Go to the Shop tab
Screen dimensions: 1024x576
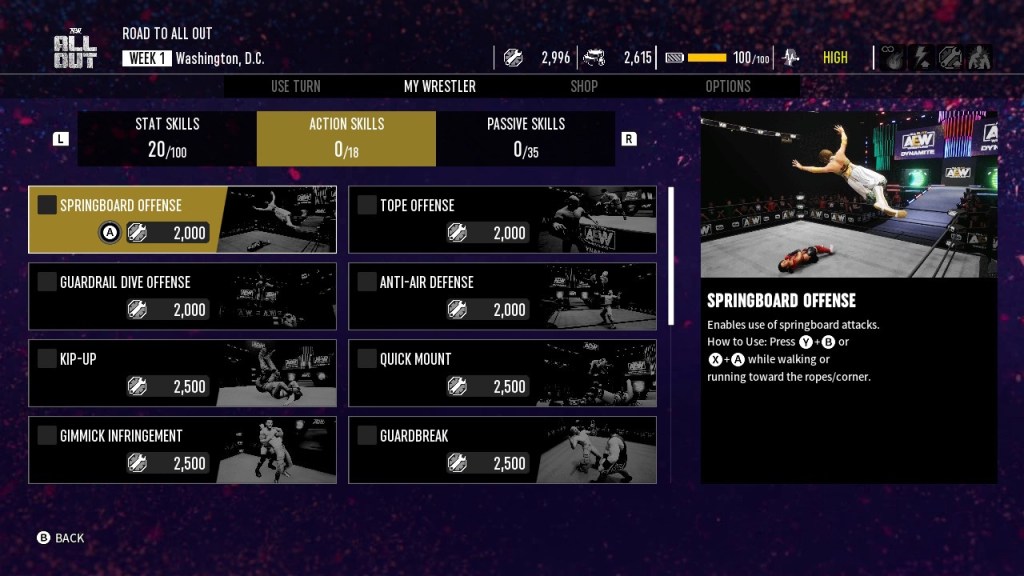click(584, 86)
